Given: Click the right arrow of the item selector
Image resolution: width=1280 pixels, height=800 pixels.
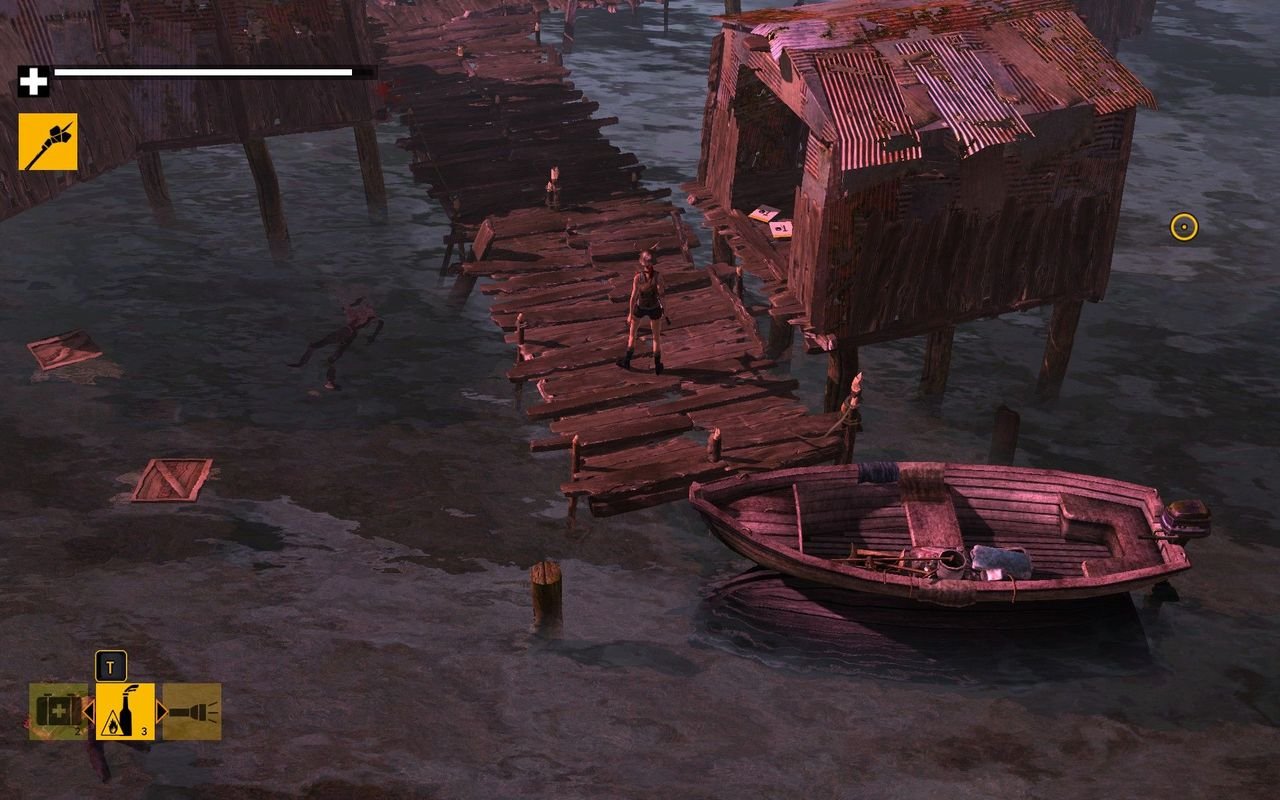Looking at the screenshot, I should pos(161,711).
